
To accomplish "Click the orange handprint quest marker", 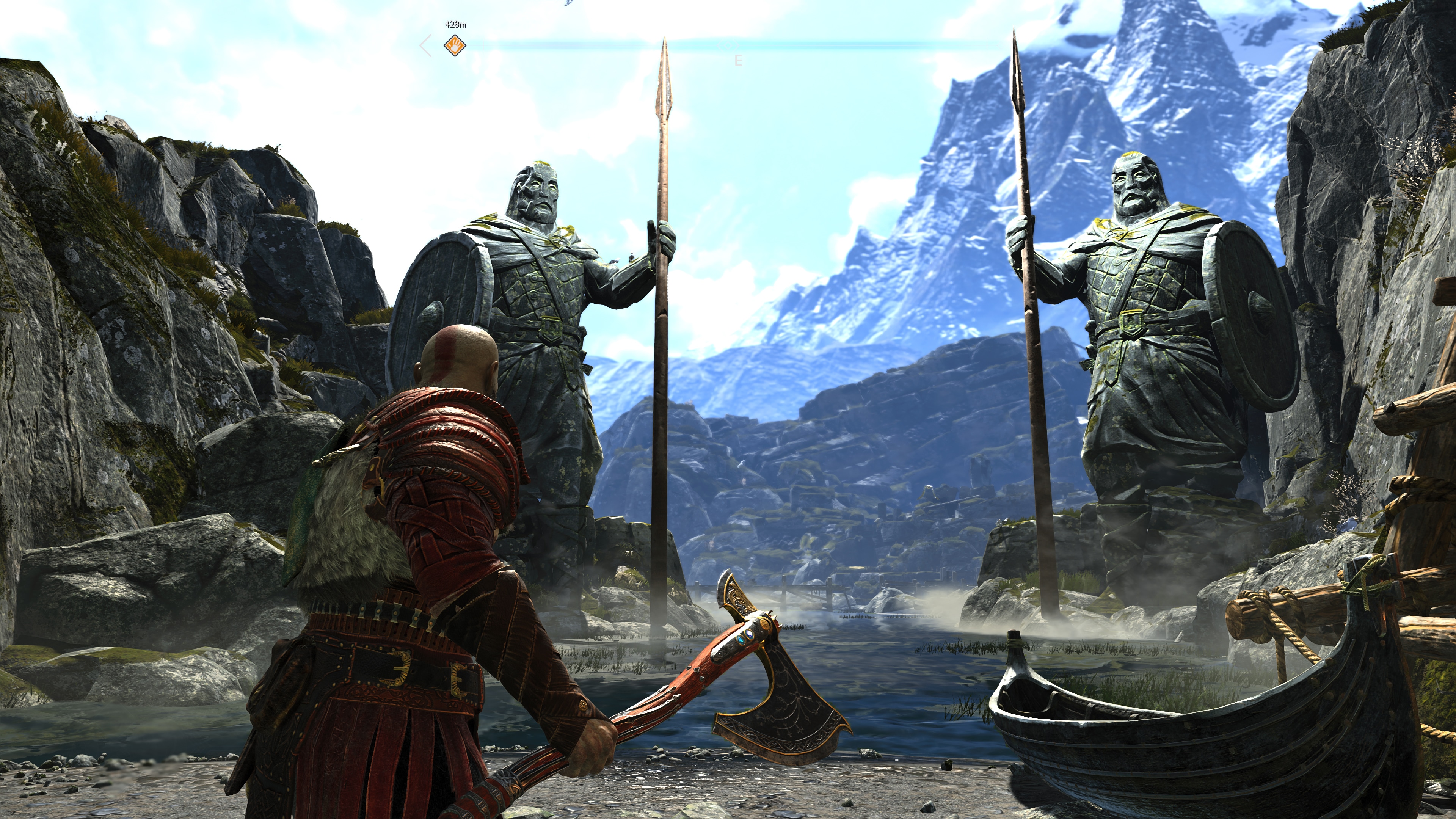I will 454,45.
